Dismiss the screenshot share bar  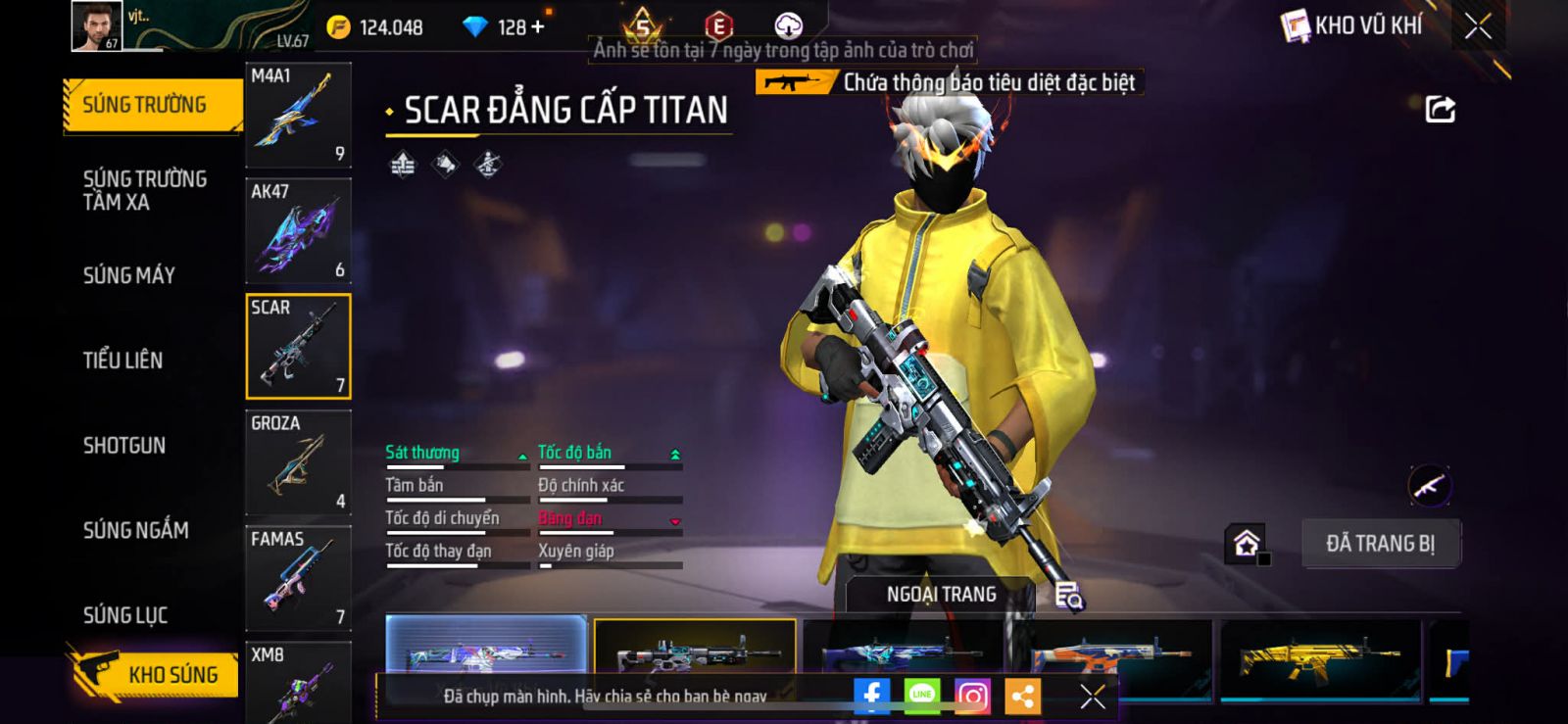1092,697
